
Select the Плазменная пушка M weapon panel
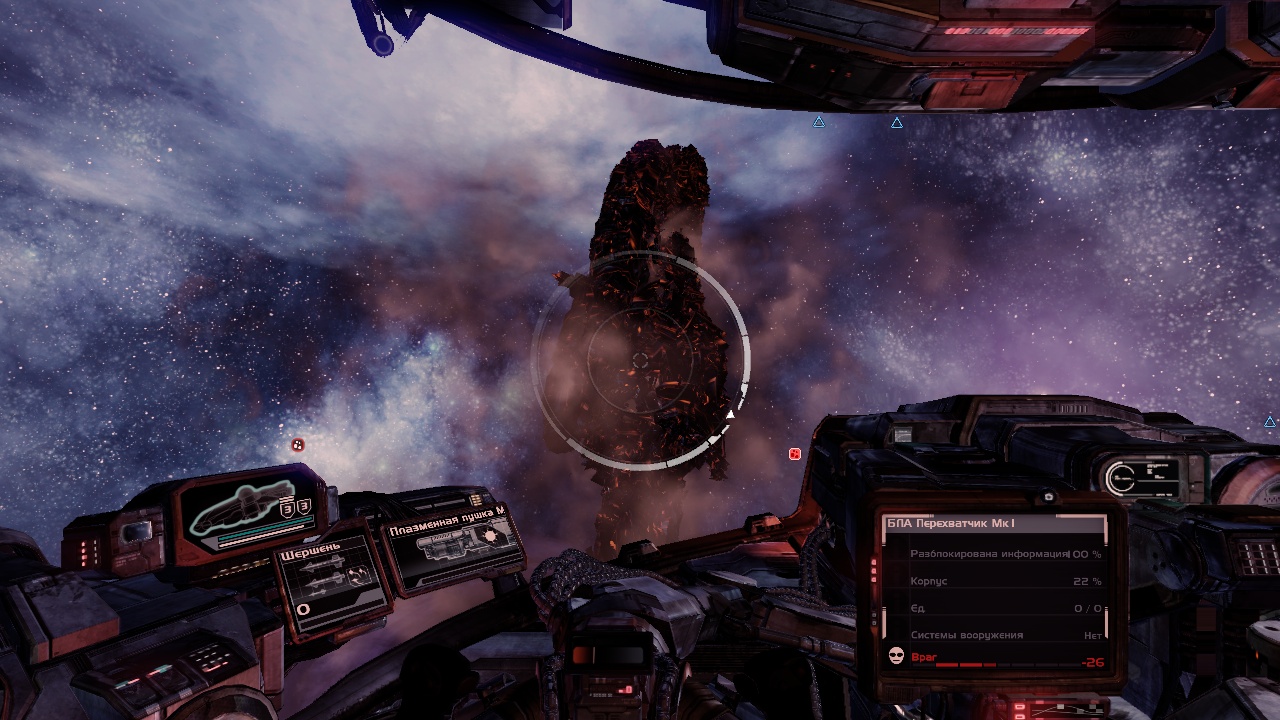click(x=455, y=546)
